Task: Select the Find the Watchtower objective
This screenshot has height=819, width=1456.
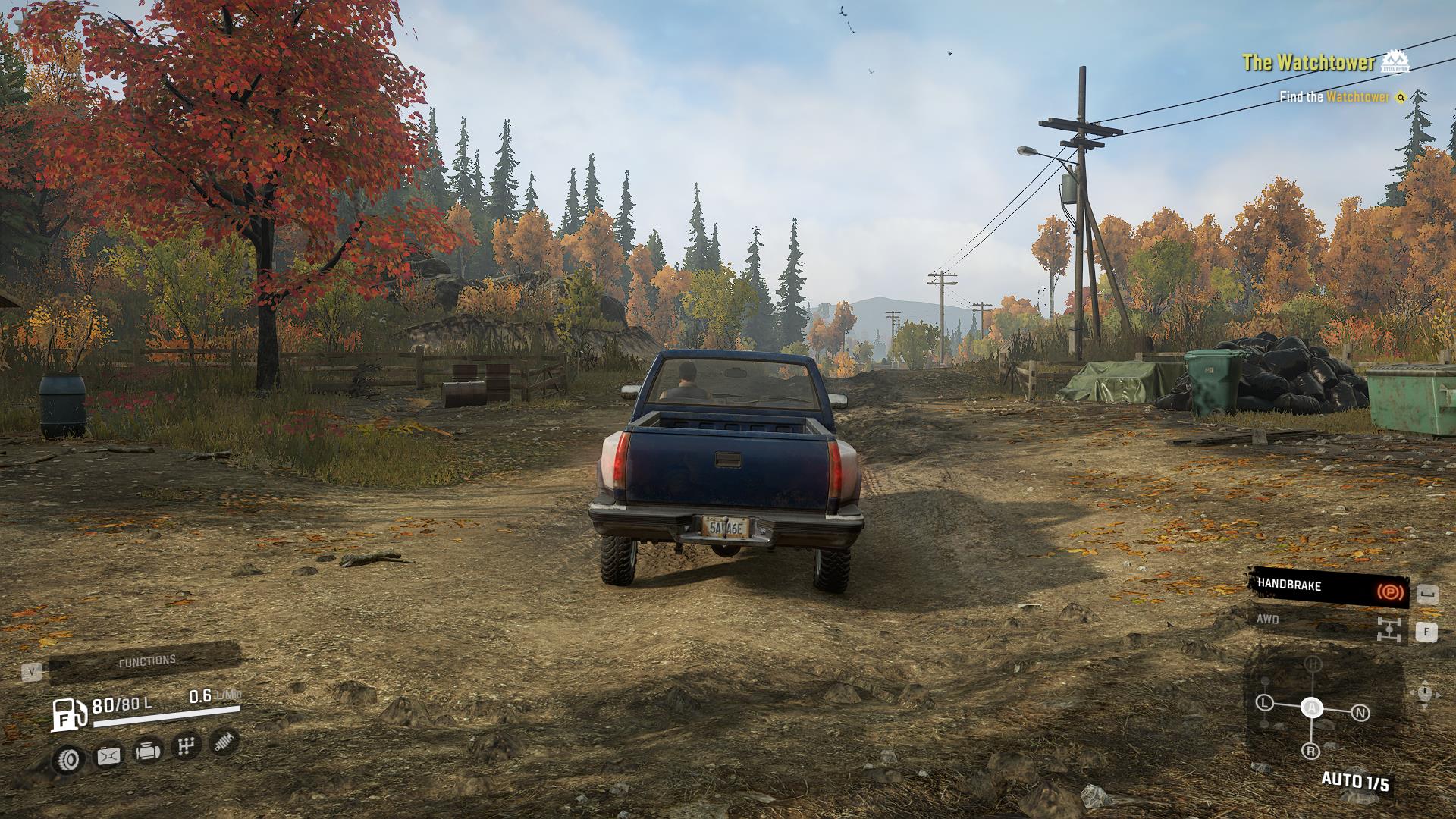Action: tap(1334, 97)
